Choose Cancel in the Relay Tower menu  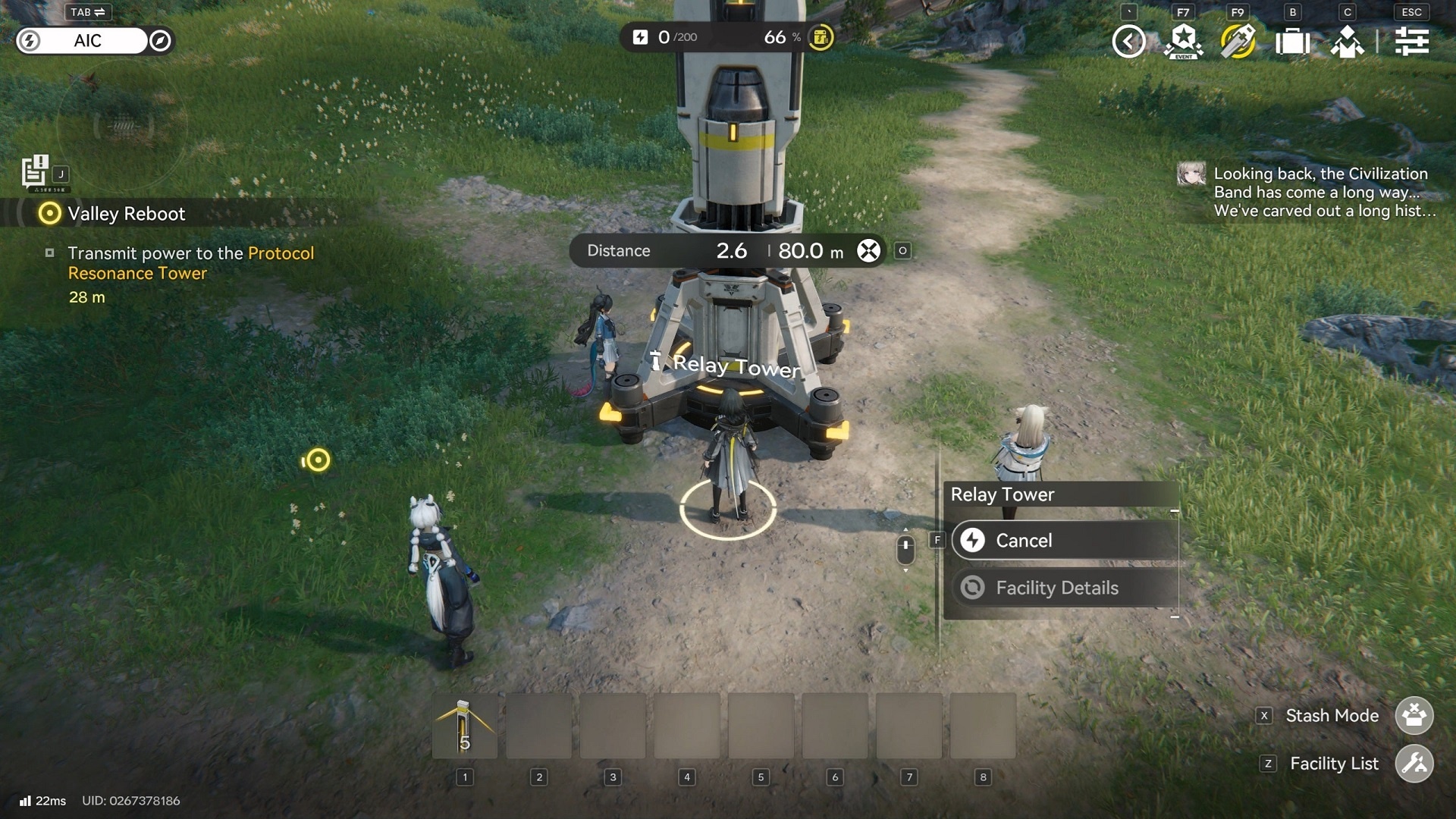point(1065,541)
